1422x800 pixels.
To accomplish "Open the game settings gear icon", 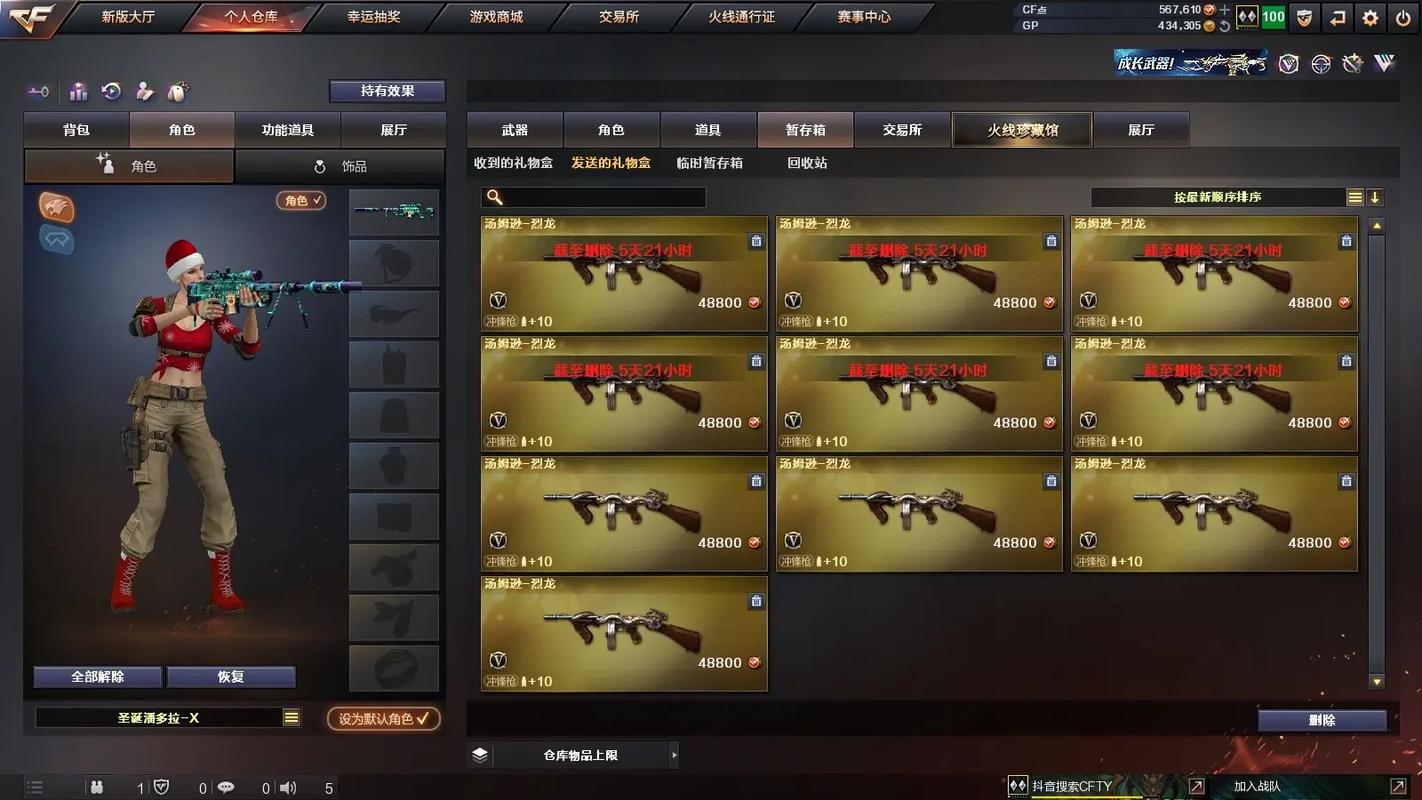I will pos(1370,17).
